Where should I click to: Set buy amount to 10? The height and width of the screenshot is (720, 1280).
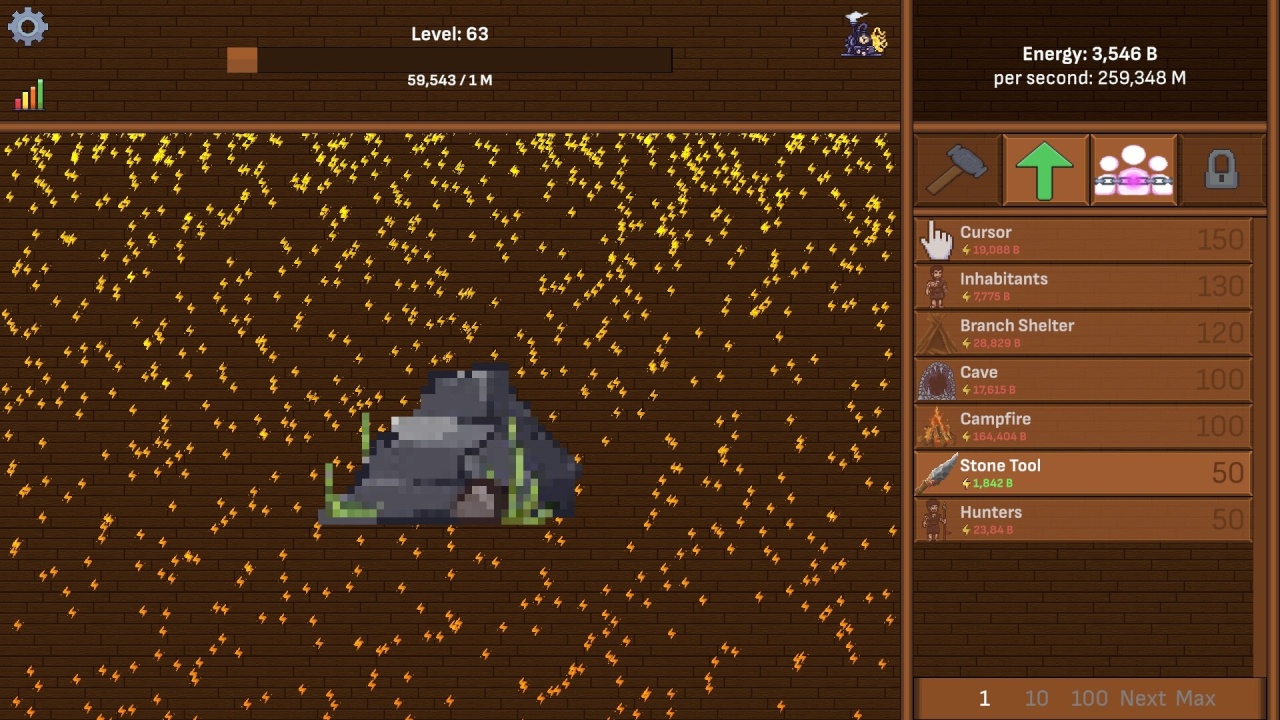coord(1036,698)
